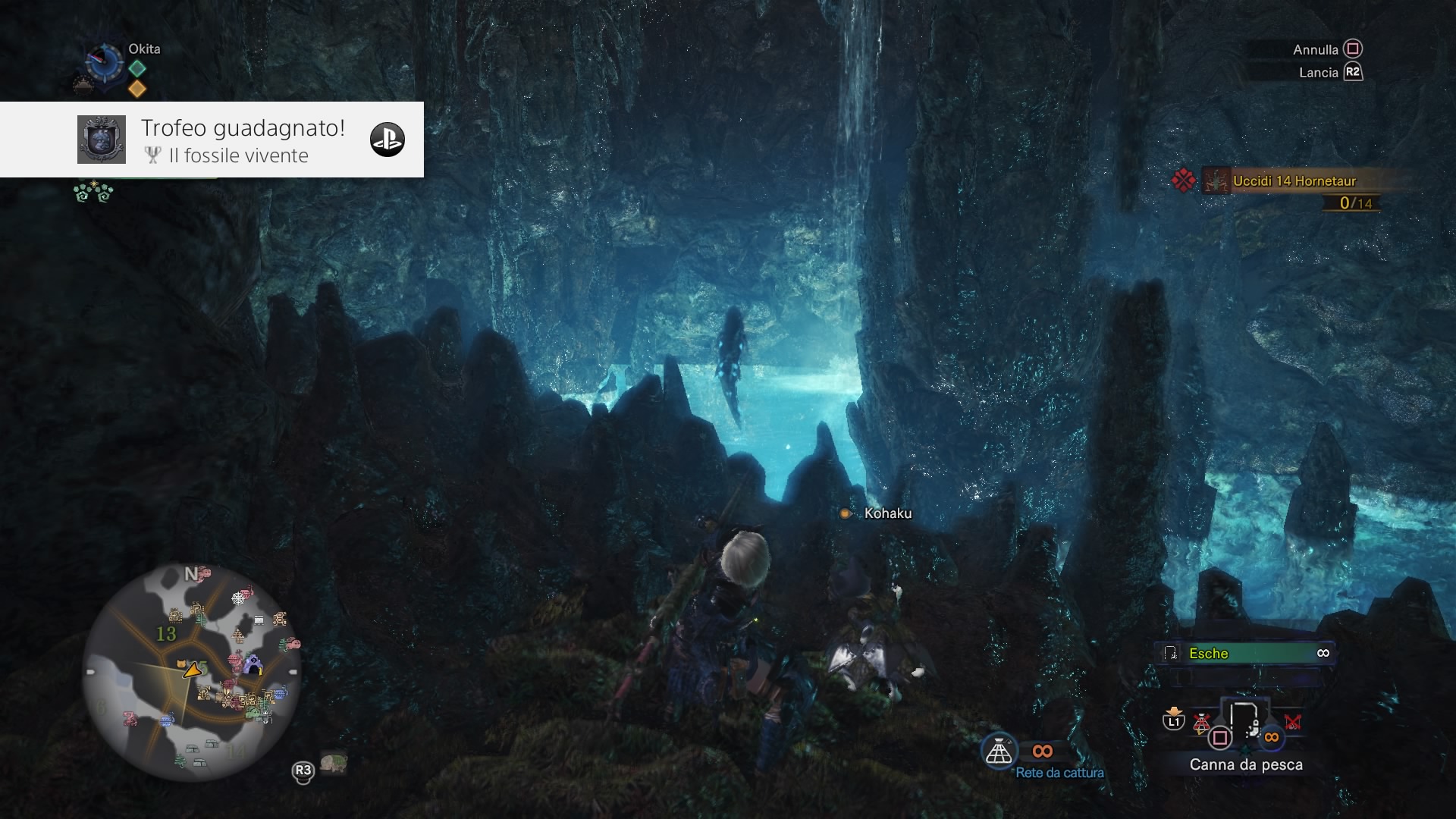The width and height of the screenshot is (1456, 819).
Task: Select the green status buff icons
Action: pos(93,193)
